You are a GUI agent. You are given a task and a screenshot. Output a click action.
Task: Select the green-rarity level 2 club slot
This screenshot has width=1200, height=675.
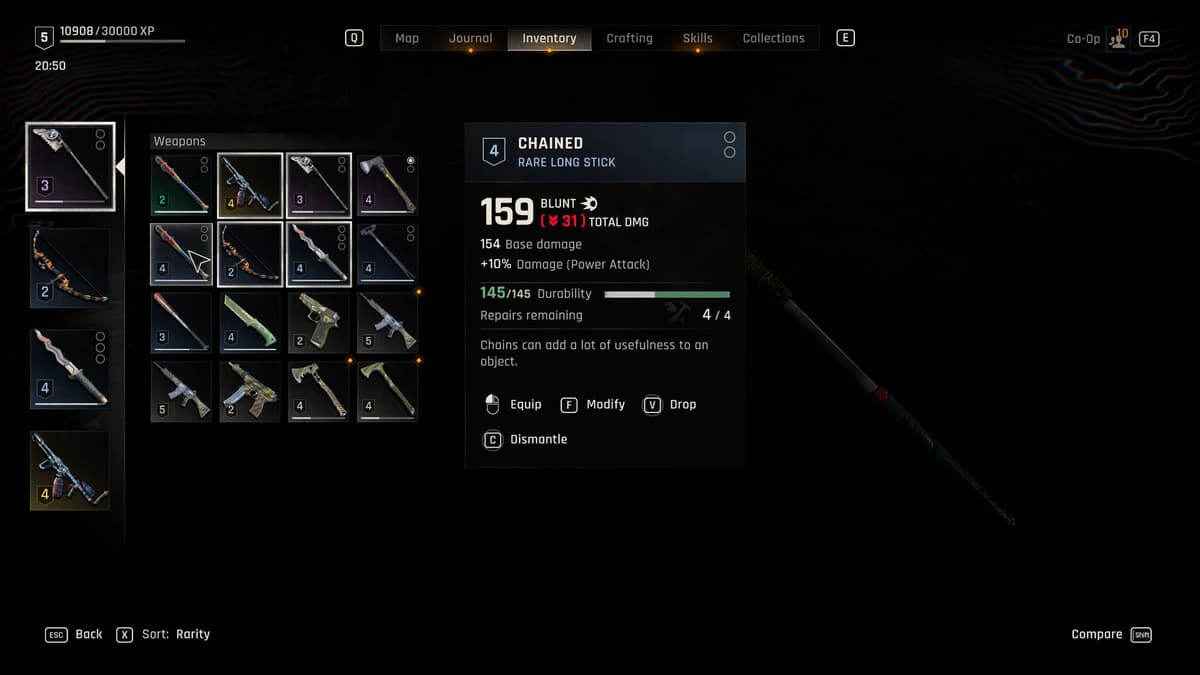click(x=181, y=184)
